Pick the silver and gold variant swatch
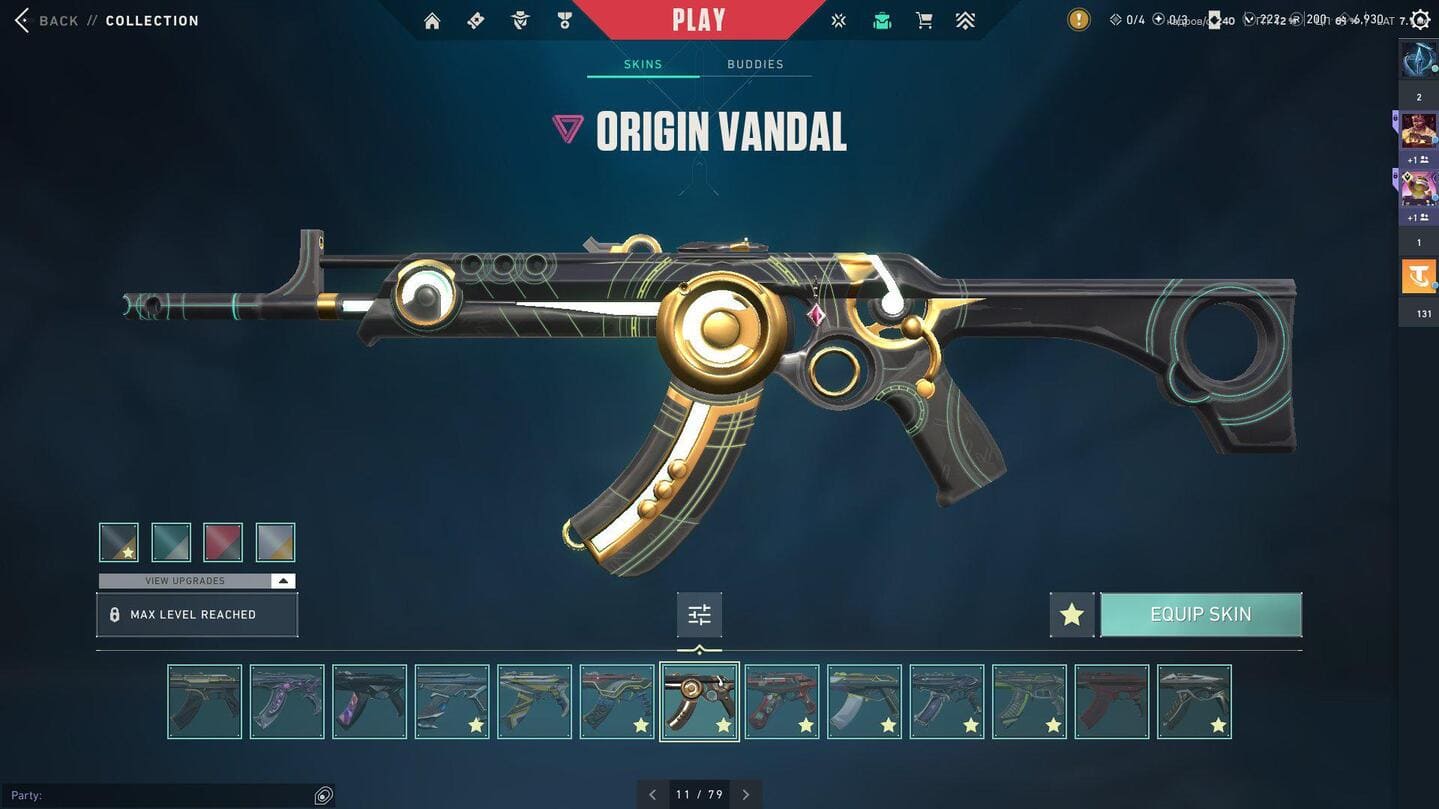The image size is (1439, 809). point(275,542)
